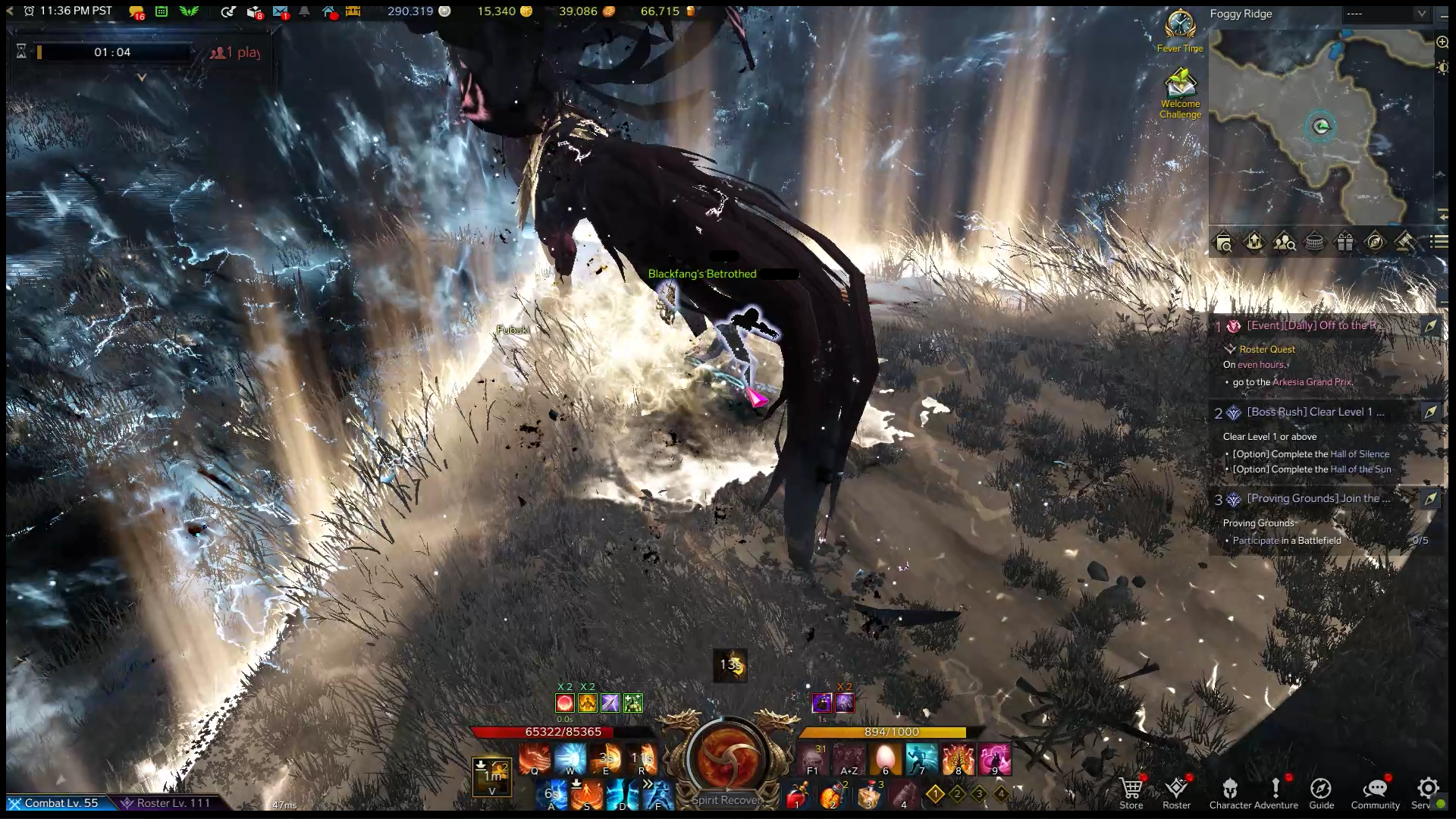Screen dimensions: 1456x819
Task: Use the egg item in slot 6
Action: (885, 758)
